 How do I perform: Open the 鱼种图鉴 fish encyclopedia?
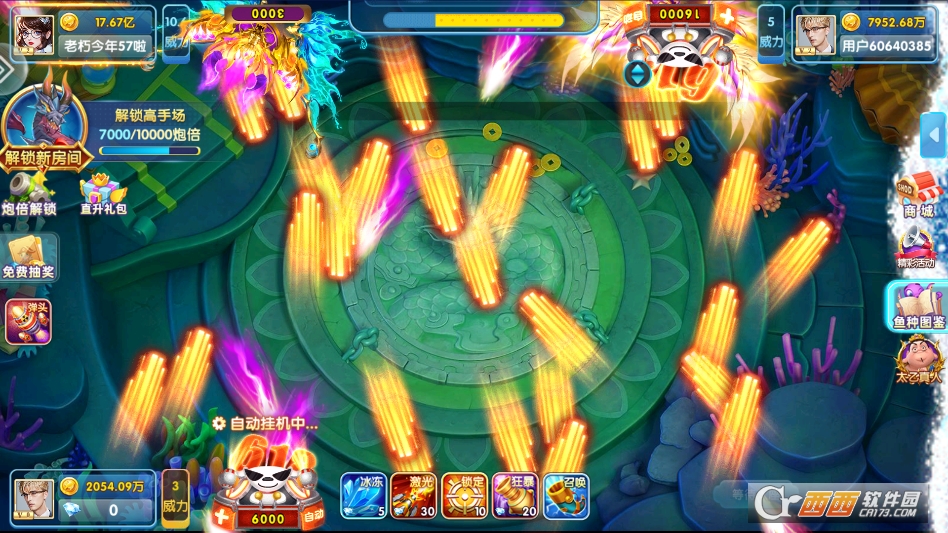click(918, 305)
